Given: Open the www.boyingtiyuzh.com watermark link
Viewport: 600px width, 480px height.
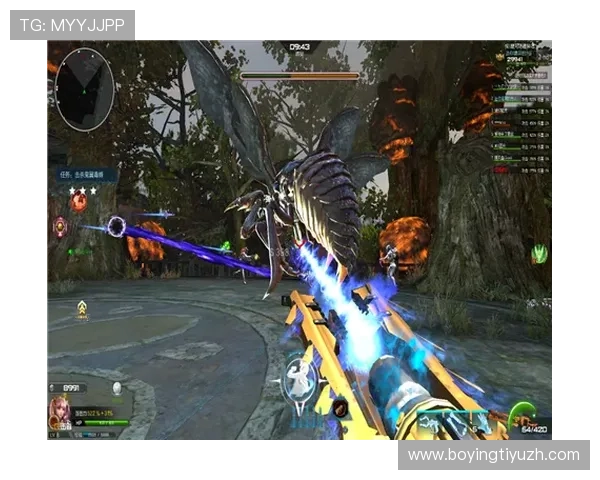Looking at the screenshot, I should (493, 455).
